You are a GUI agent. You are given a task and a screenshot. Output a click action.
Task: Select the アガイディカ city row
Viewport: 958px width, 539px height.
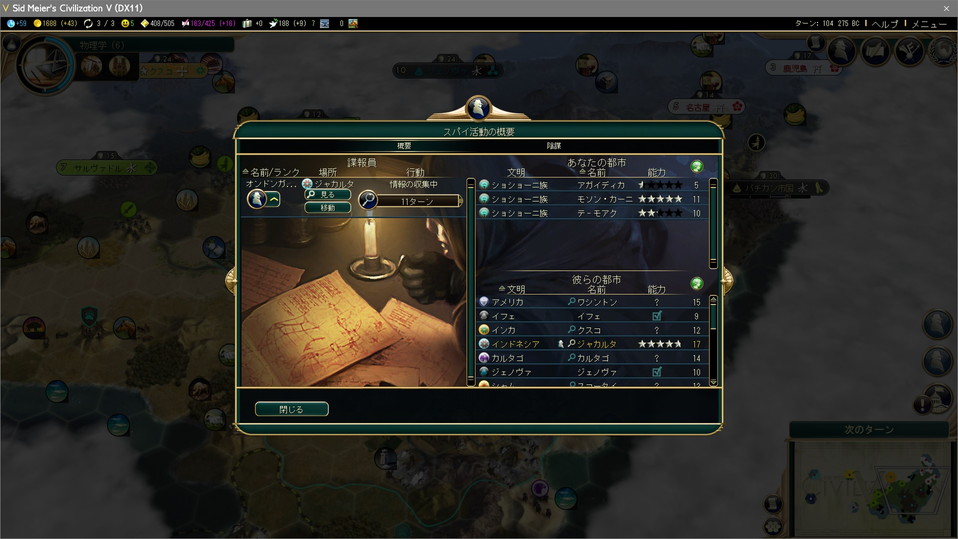point(594,185)
